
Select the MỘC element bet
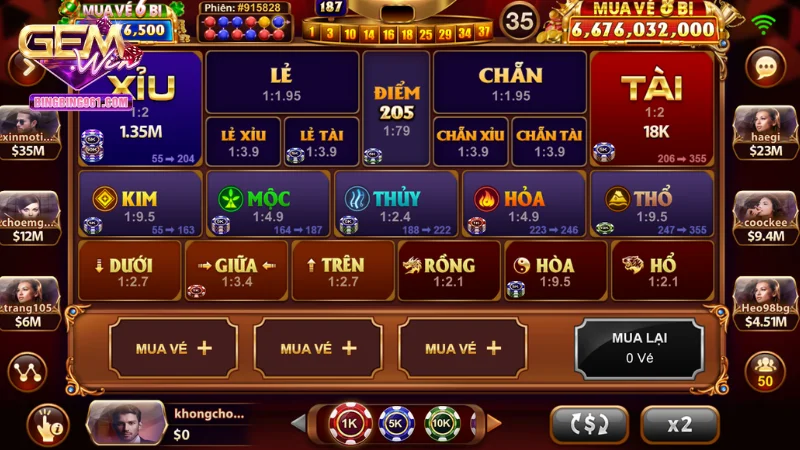coord(267,203)
